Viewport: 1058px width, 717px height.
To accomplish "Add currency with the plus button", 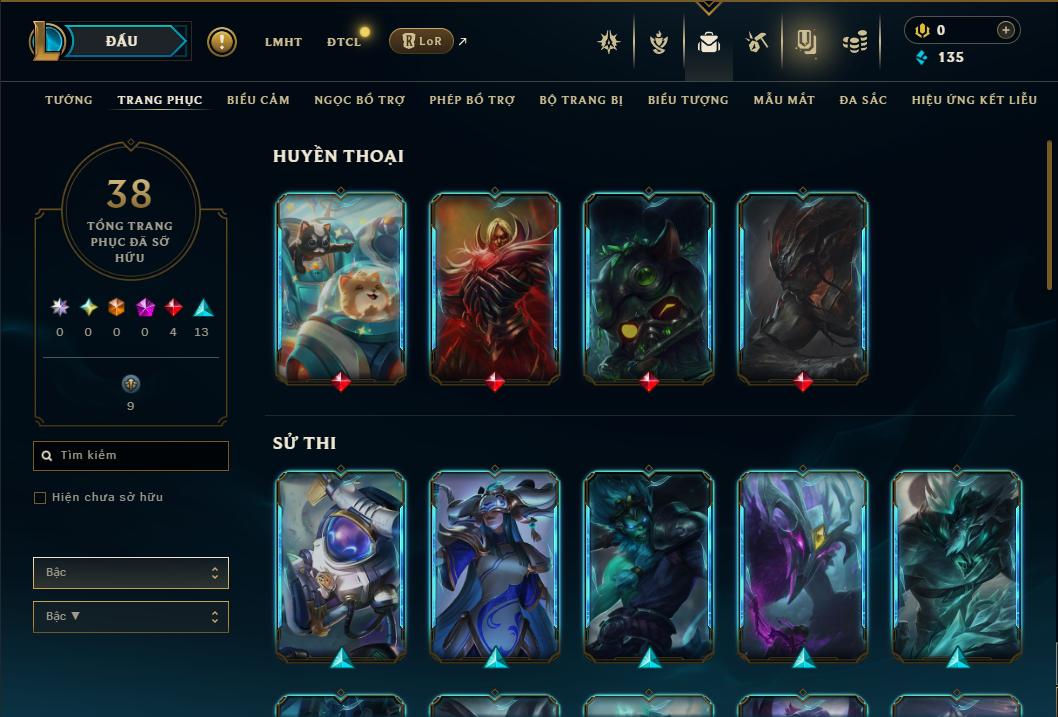I will click(1005, 30).
